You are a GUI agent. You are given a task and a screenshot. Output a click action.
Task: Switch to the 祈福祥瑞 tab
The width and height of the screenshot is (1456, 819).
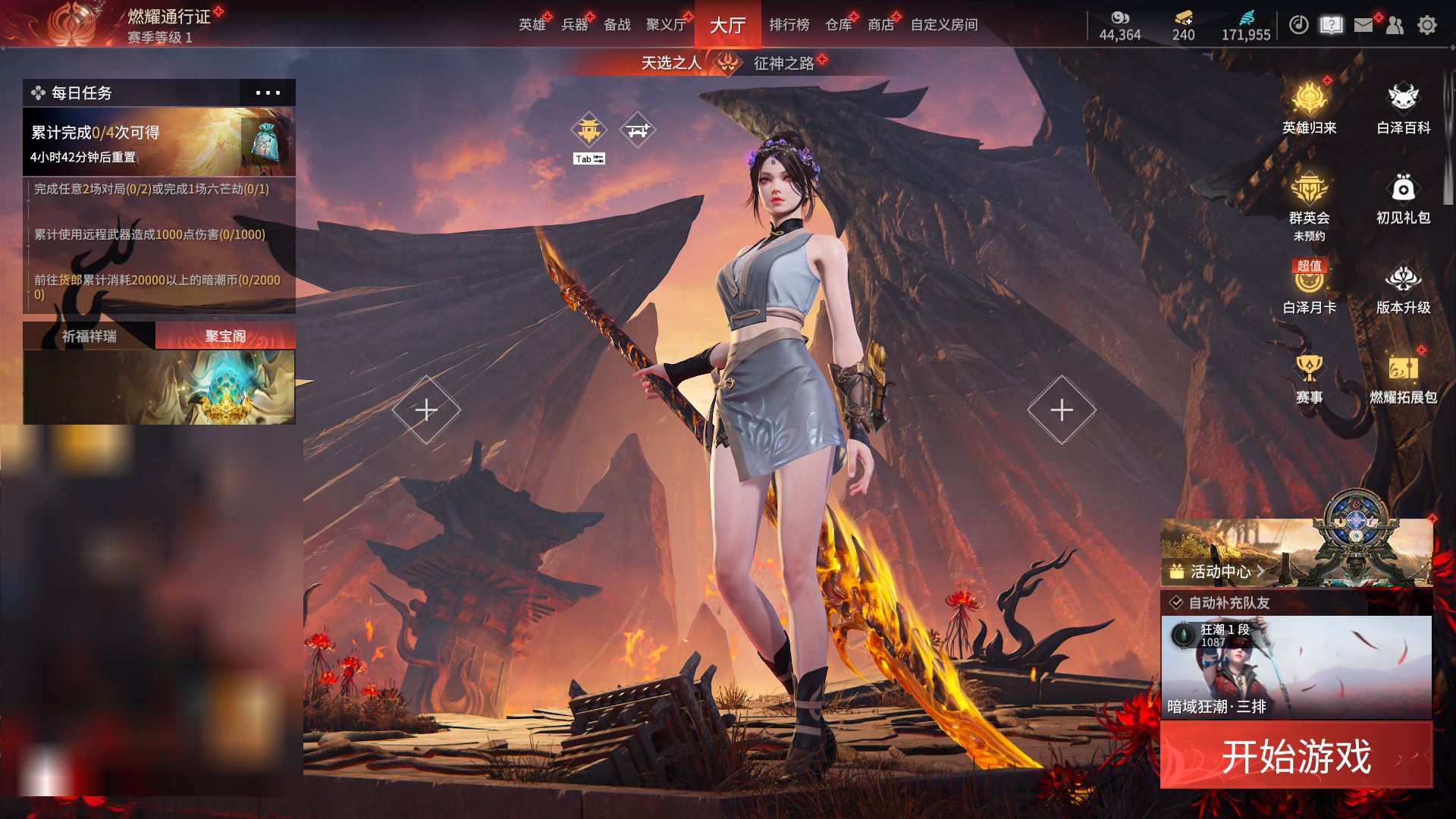coord(89,336)
